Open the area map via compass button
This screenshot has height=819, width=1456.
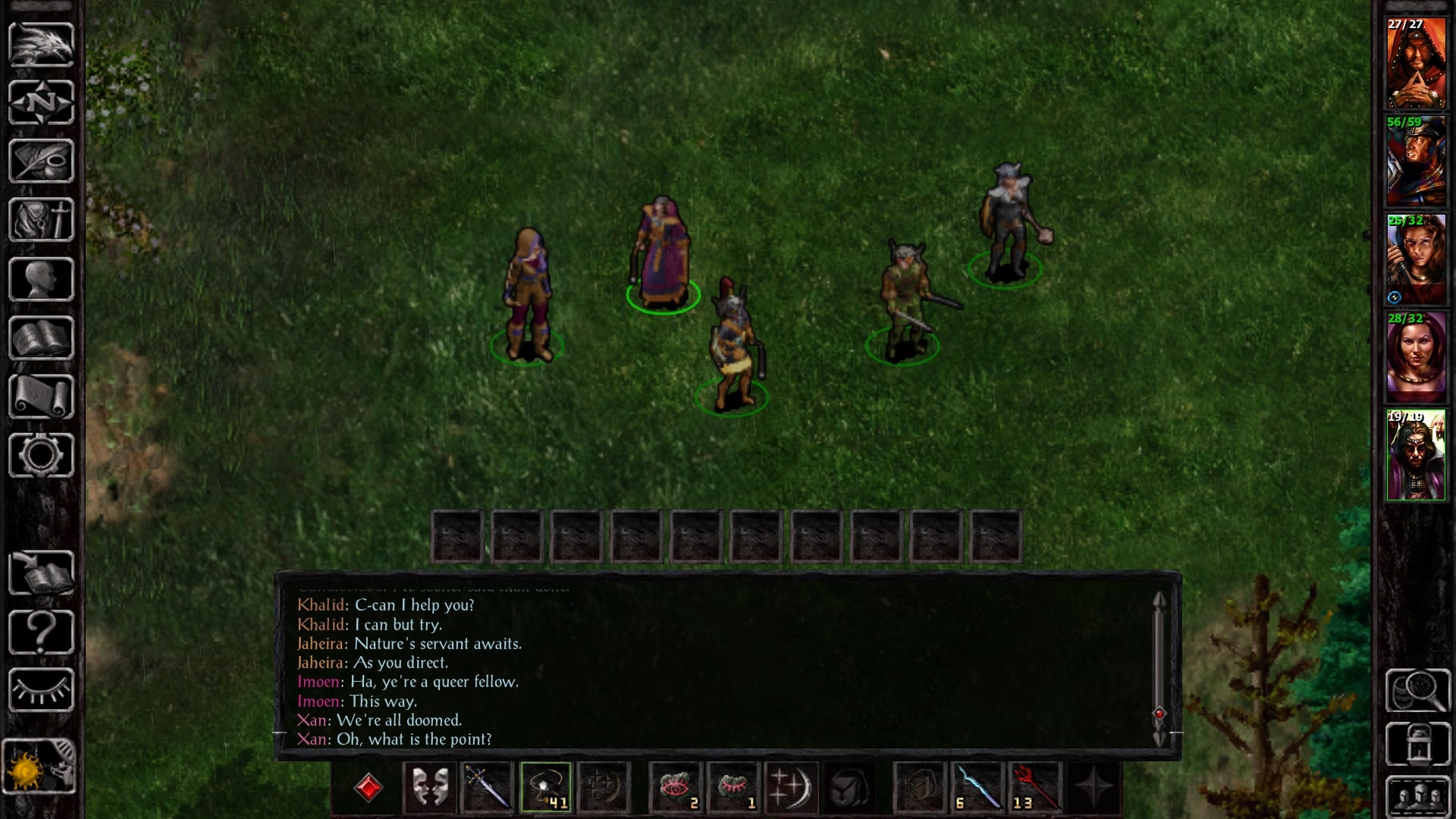tap(41, 102)
